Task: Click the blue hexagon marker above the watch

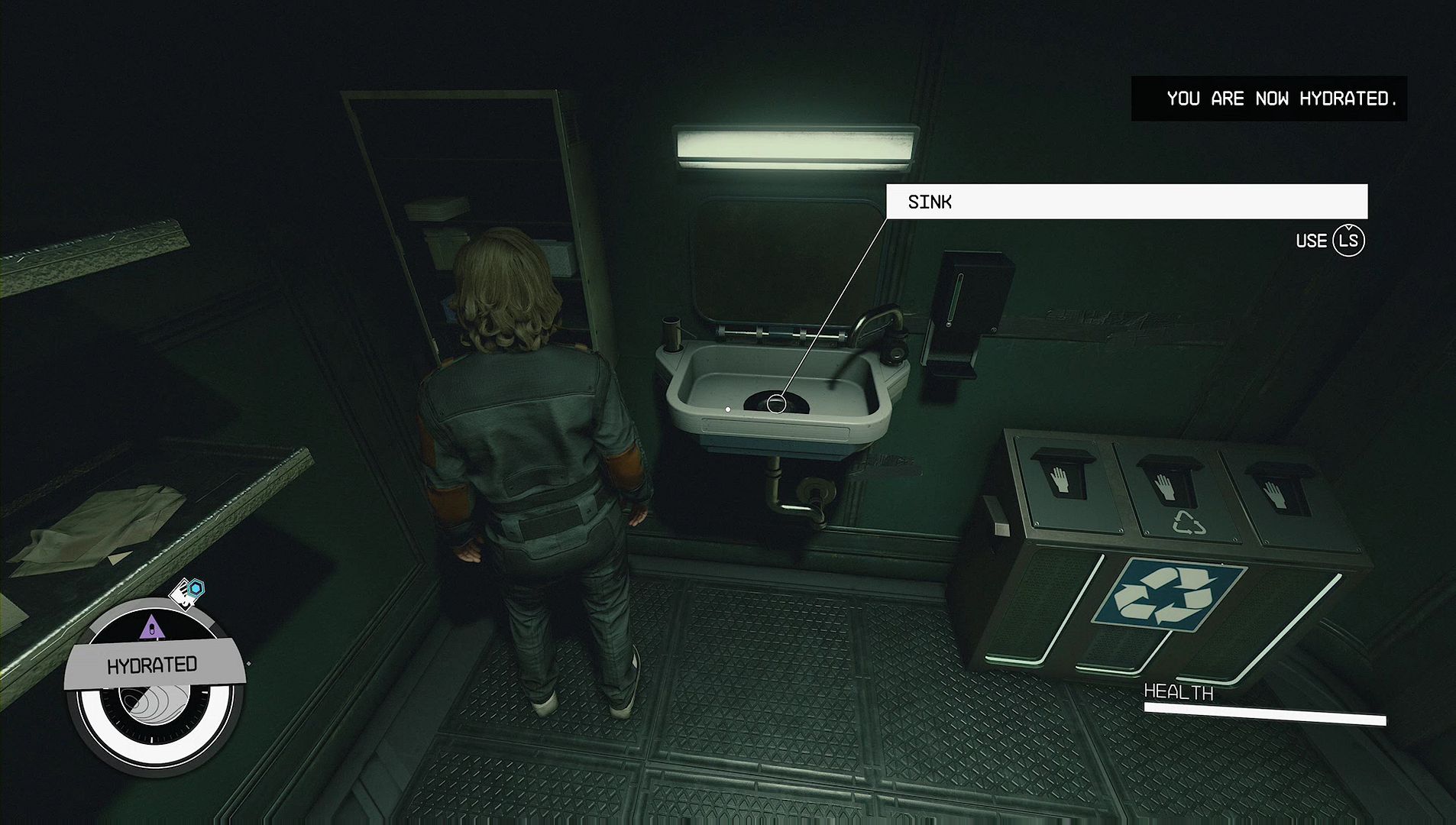Action: [x=197, y=587]
